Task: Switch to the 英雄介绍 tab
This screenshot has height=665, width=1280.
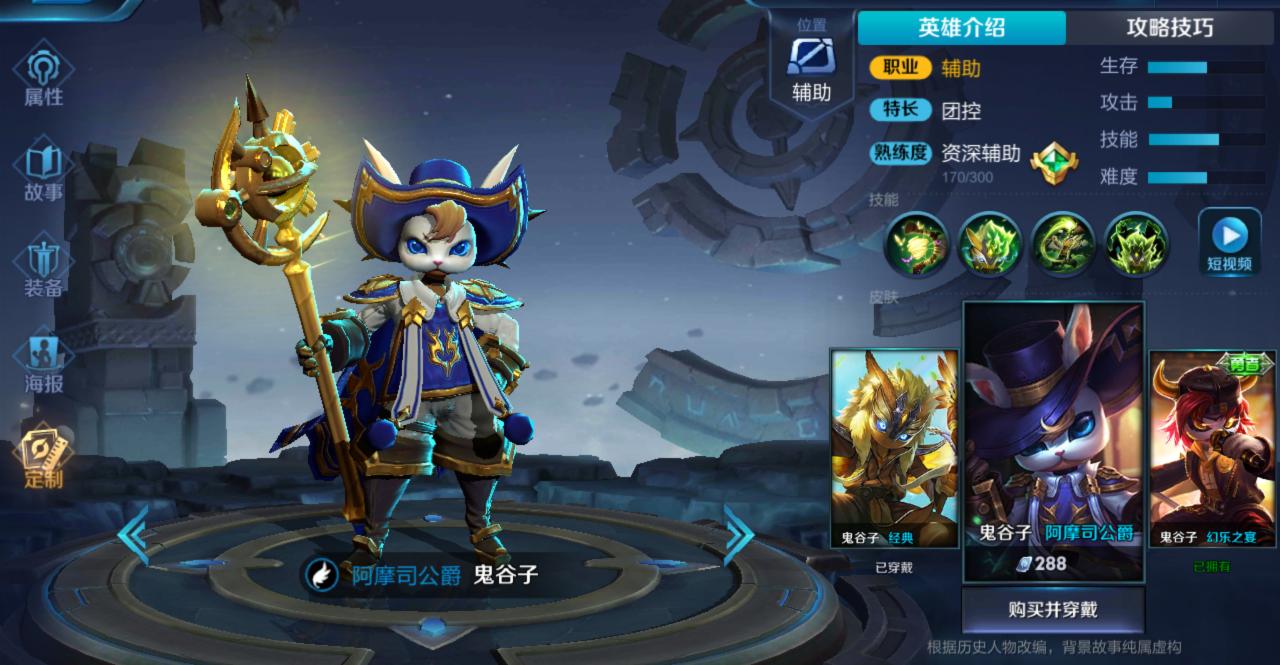Action: click(961, 27)
